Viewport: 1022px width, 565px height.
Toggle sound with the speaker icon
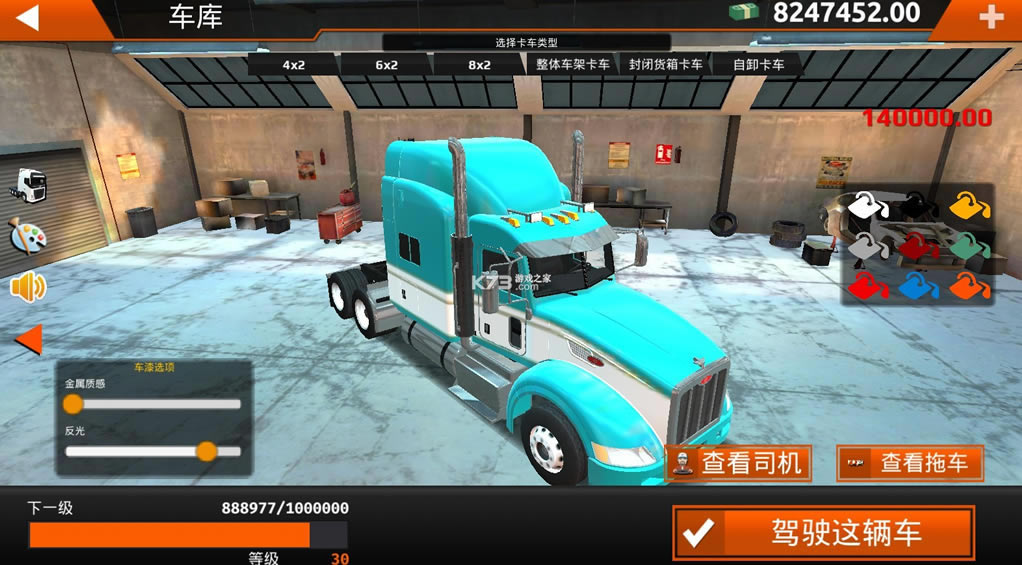coord(28,288)
